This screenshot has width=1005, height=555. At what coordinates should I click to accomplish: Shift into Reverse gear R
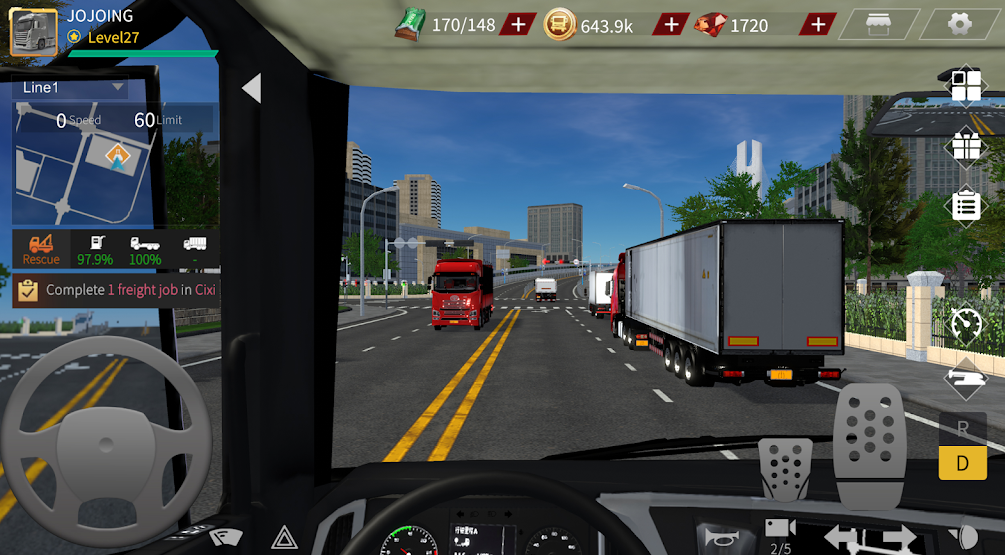962,428
